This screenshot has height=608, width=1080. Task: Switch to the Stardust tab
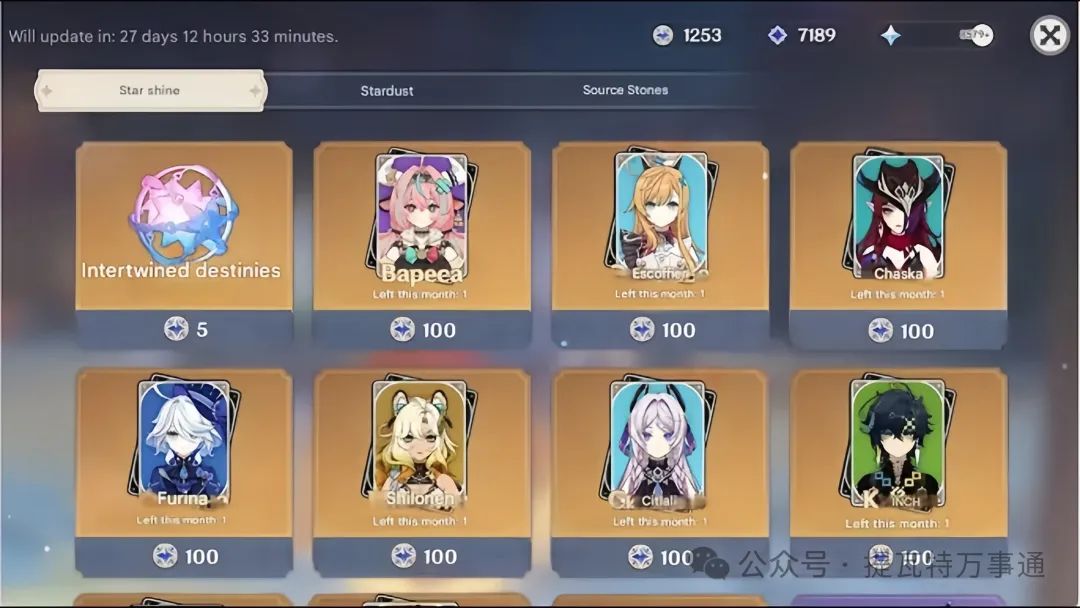387,90
